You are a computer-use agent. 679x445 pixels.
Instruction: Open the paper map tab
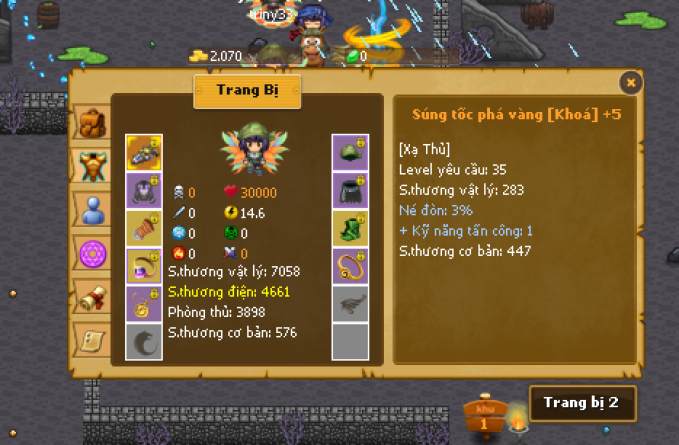point(93,340)
